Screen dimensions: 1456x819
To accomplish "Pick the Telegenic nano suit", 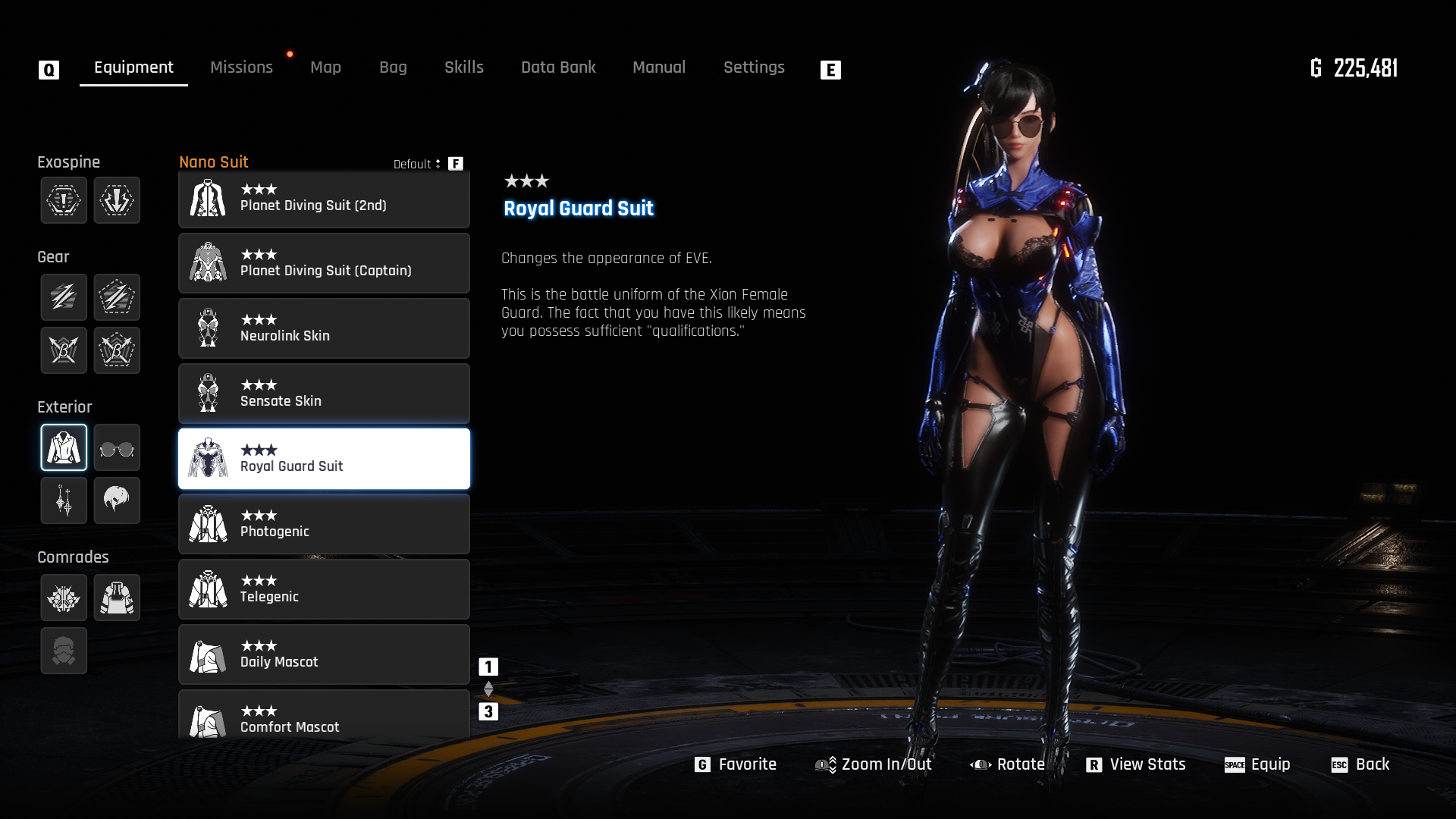I will click(x=324, y=589).
